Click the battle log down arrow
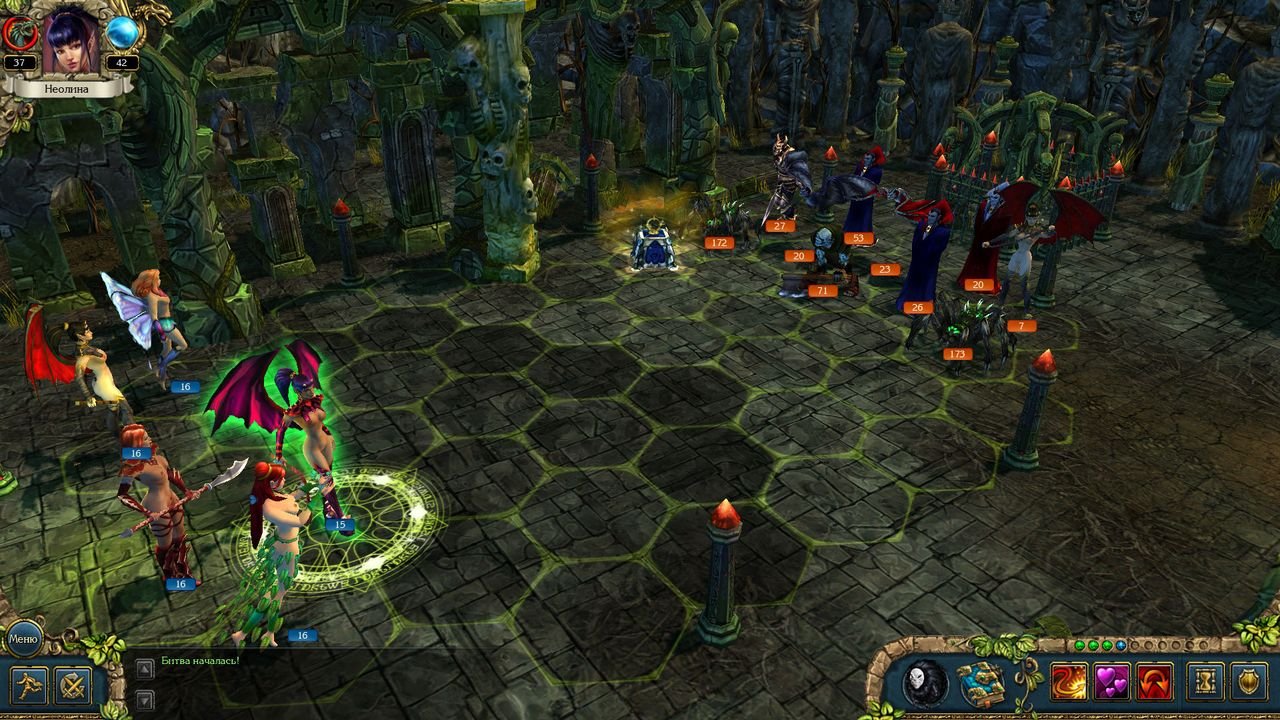The width and height of the screenshot is (1280, 720). 145,700
